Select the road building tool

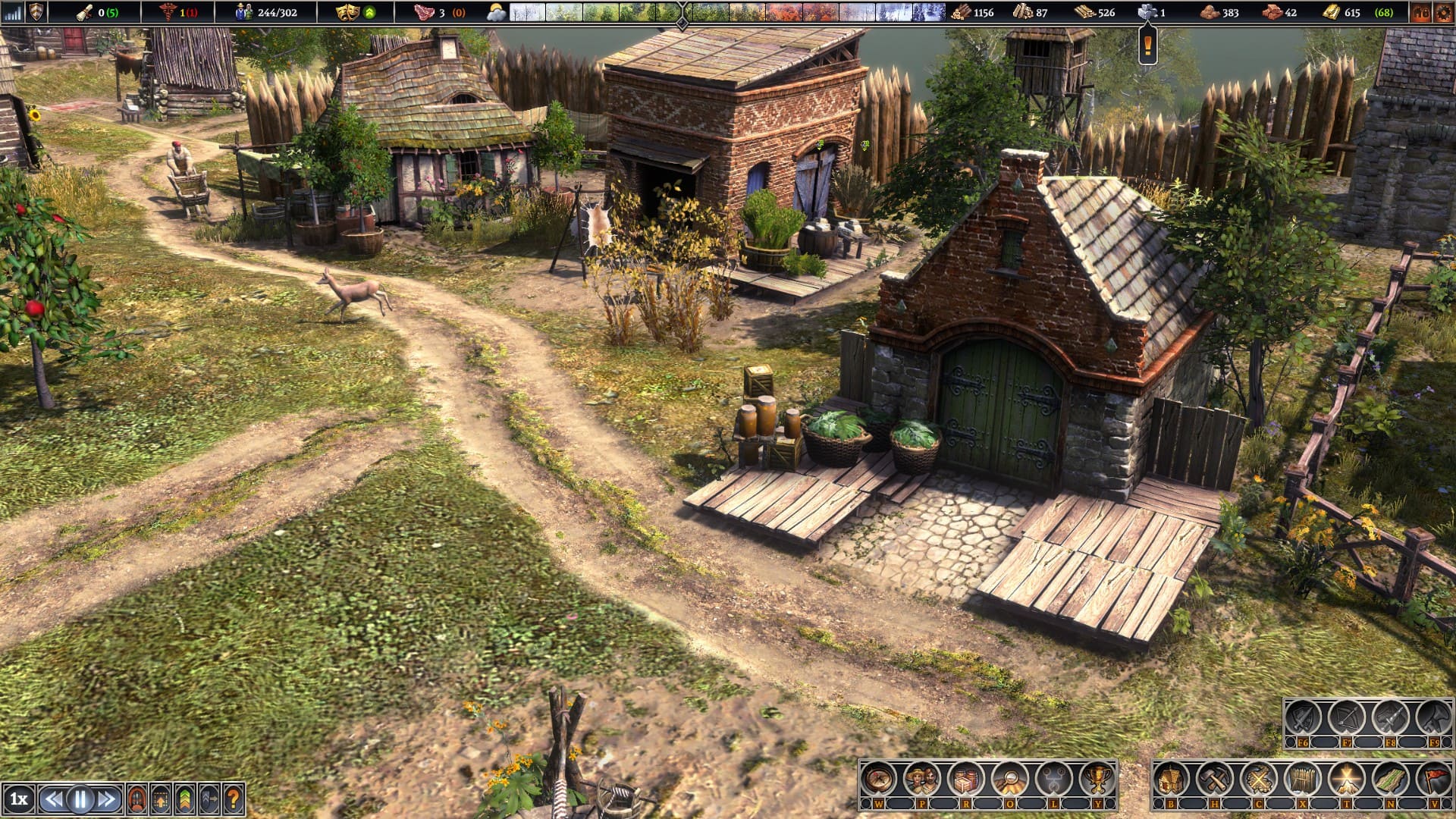1391,779
